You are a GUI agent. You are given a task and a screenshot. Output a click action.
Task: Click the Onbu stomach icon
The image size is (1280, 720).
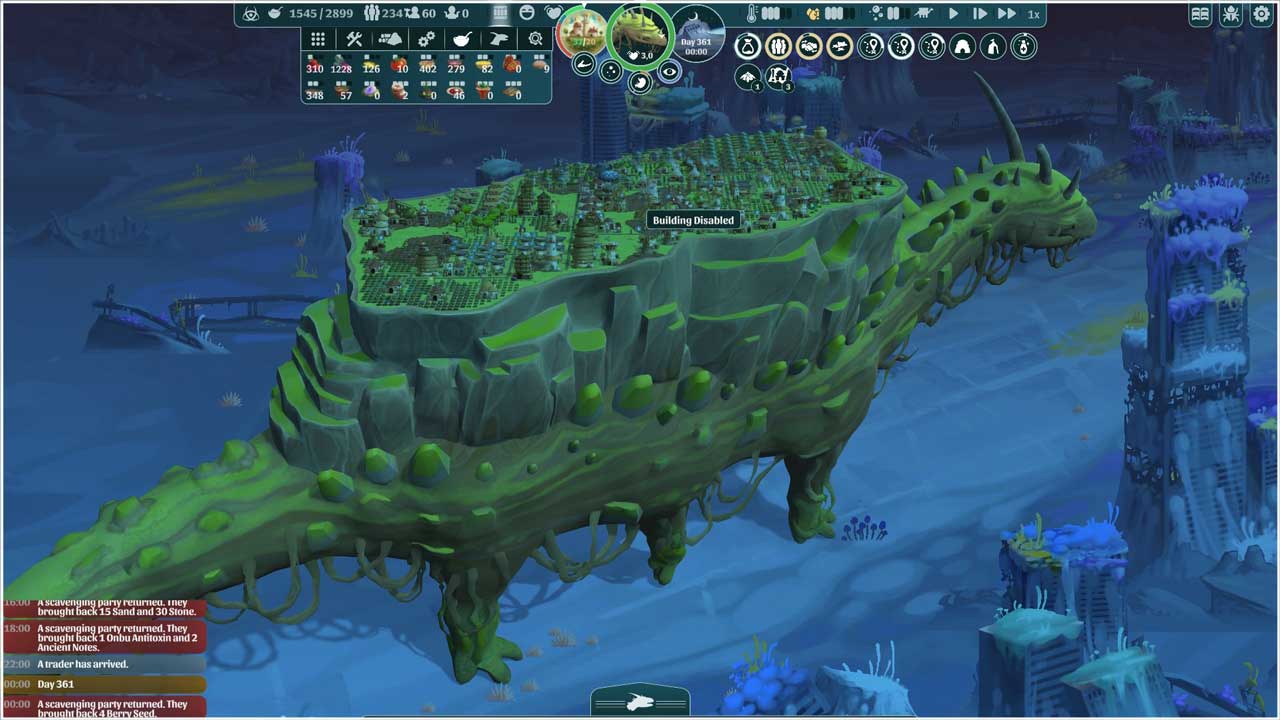[640, 82]
